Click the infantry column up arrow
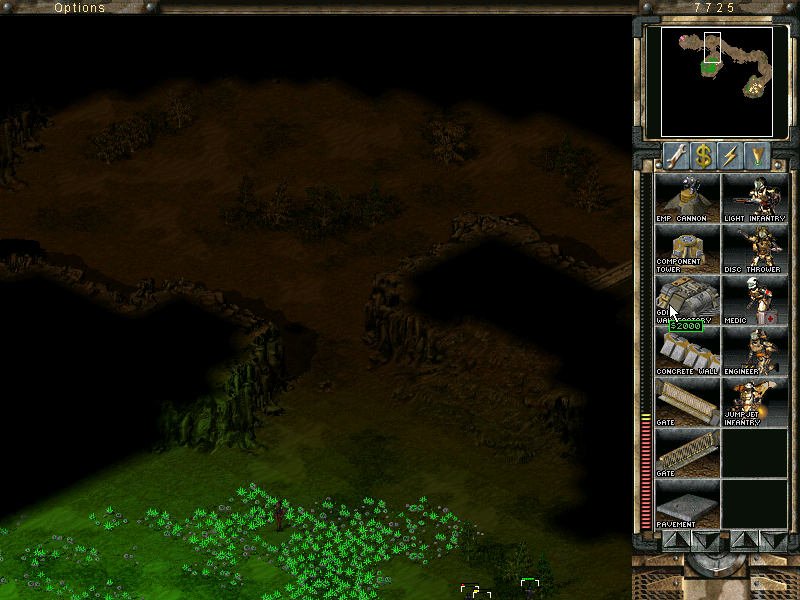 click(744, 541)
